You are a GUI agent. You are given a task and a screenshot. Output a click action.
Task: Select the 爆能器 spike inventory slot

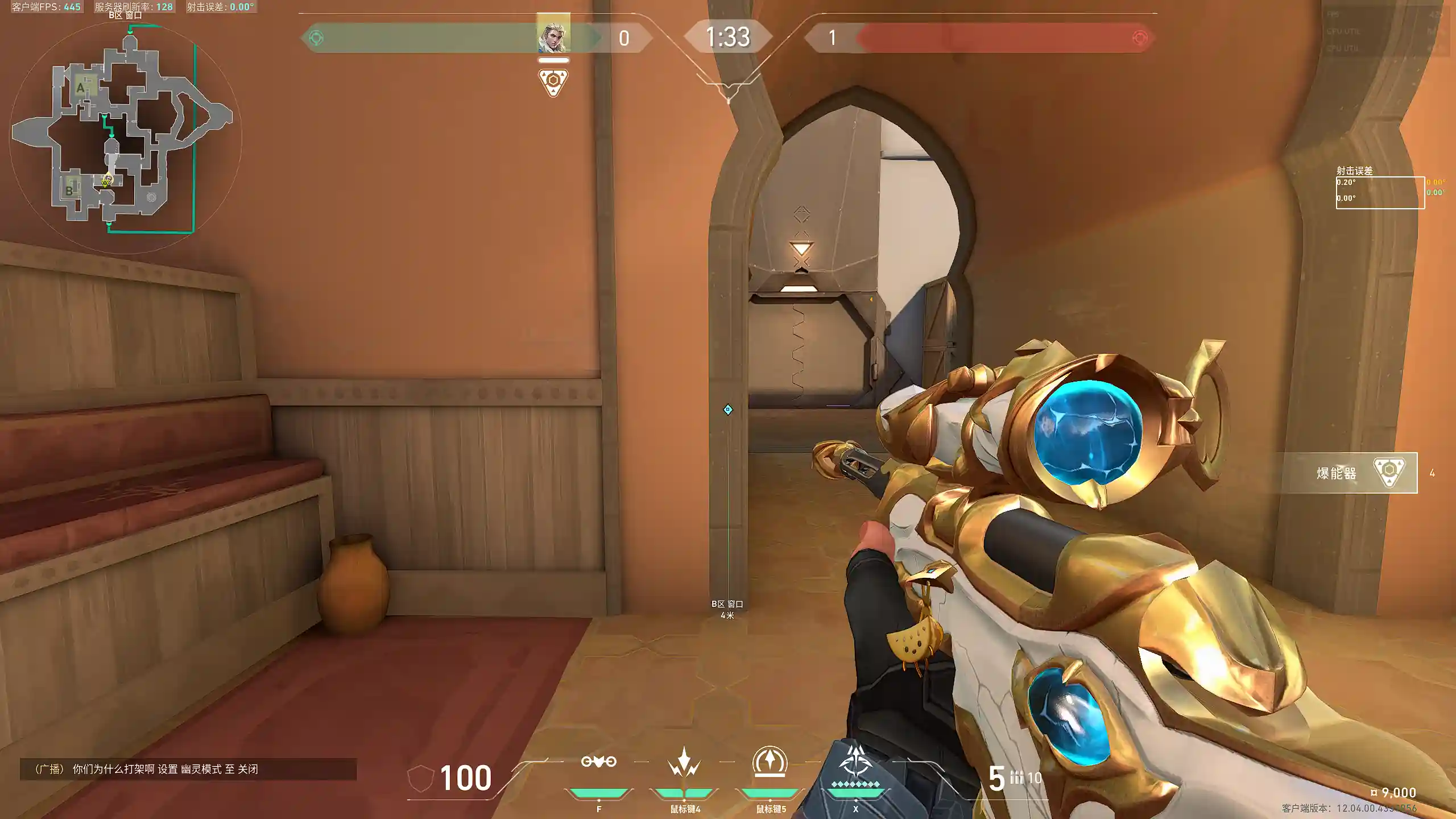(1348, 473)
